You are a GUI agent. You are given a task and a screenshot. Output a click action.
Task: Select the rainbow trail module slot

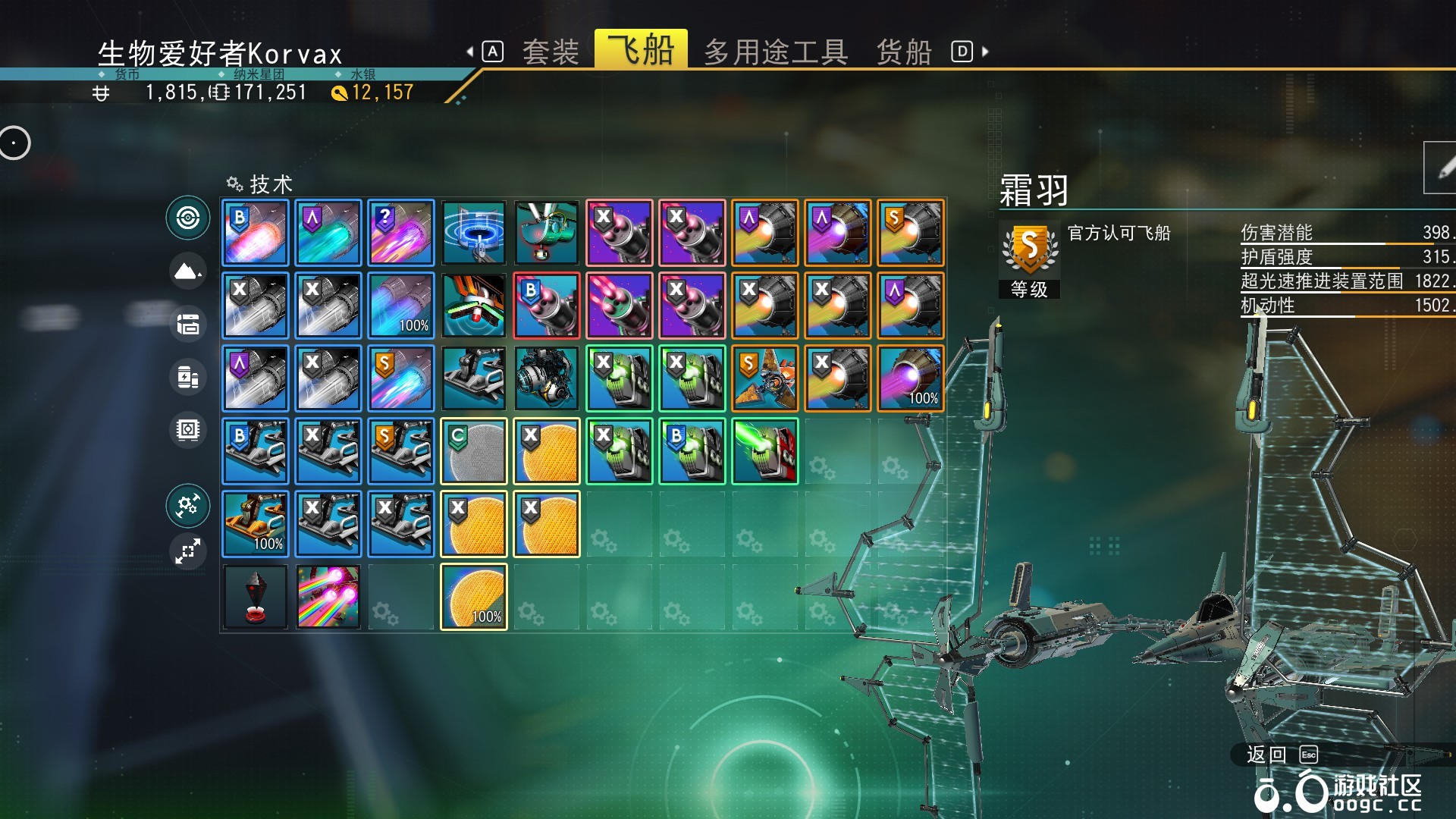(328, 597)
